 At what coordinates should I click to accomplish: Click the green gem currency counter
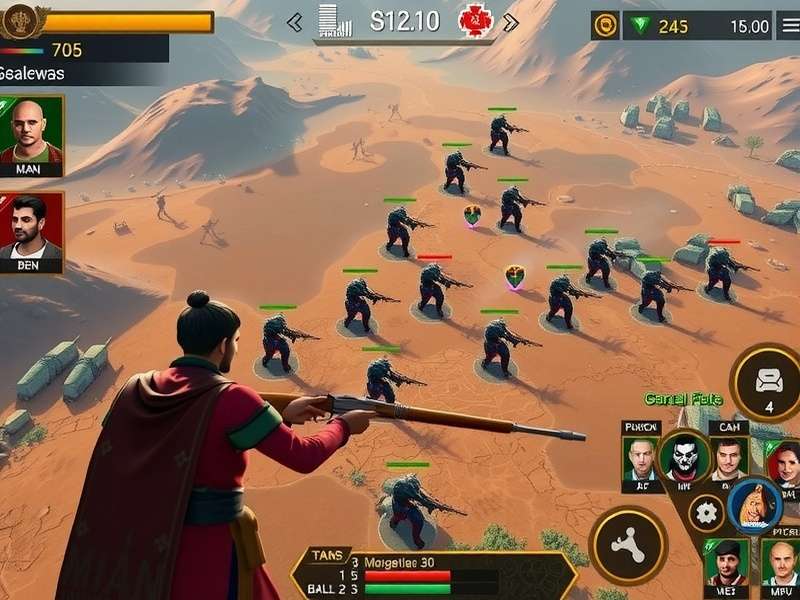coord(662,26)
